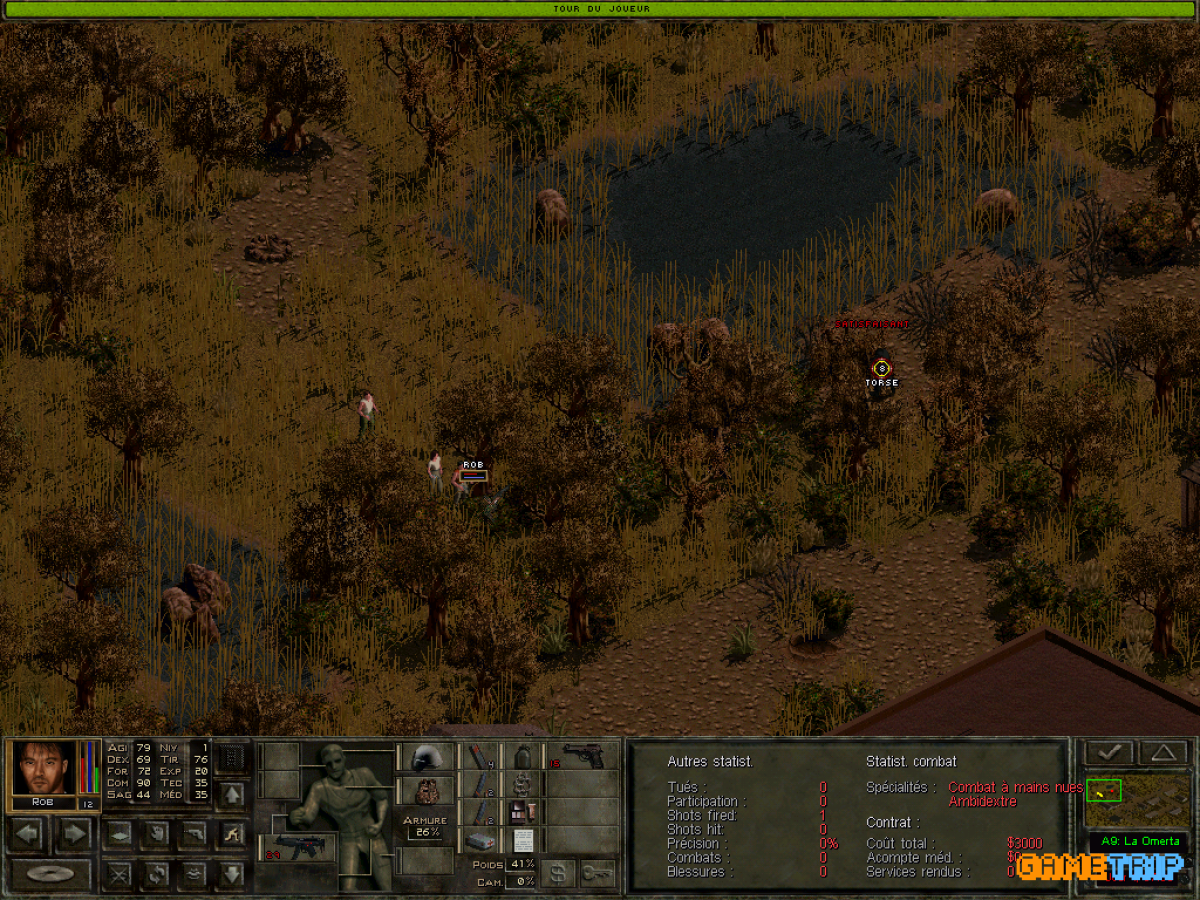
Task: Open the key ring button
Action: tap(597, 874)
